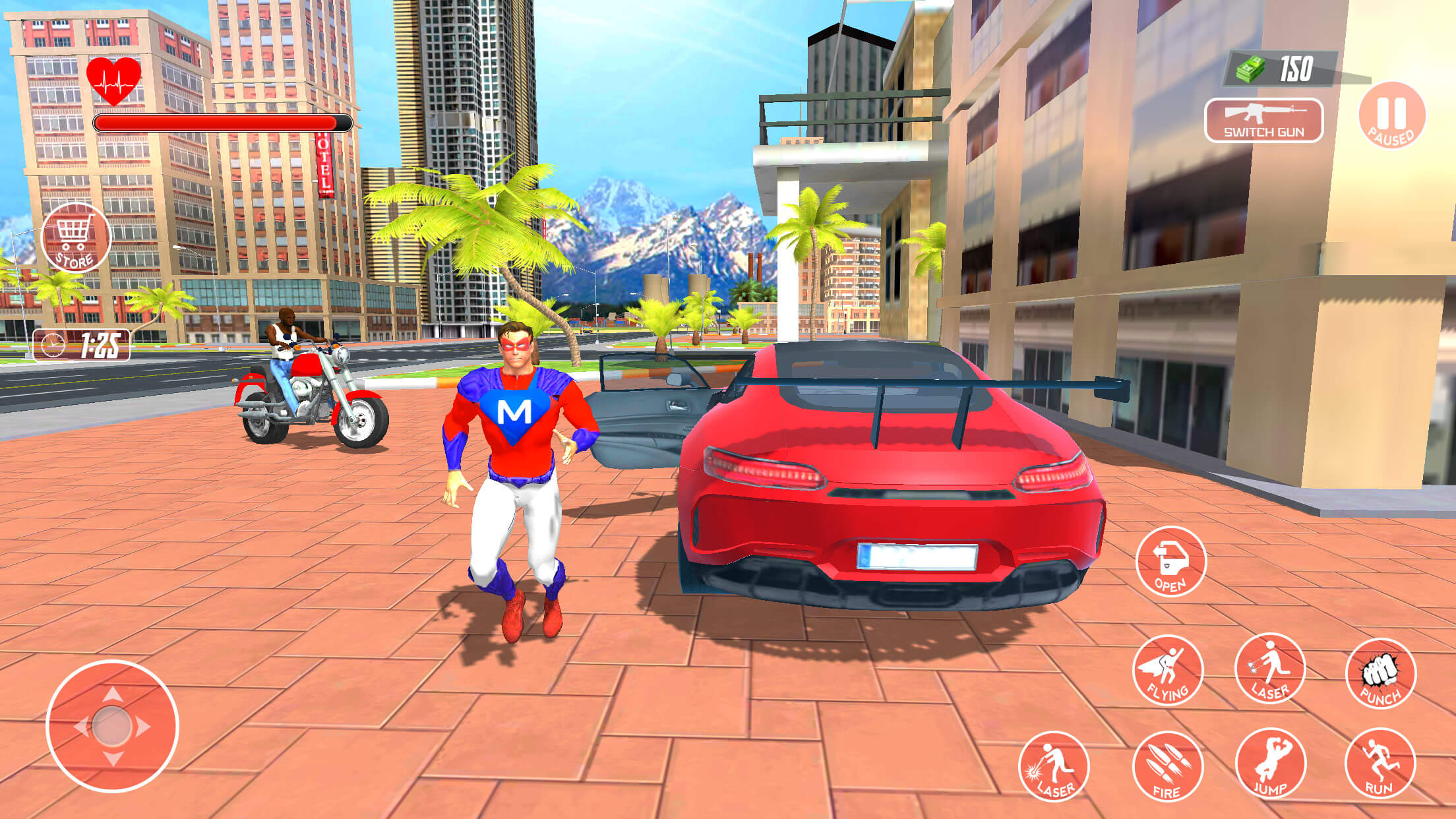Activate the Flying ability
This screenshot has width=1456, height=819.
coord(1167,670)
